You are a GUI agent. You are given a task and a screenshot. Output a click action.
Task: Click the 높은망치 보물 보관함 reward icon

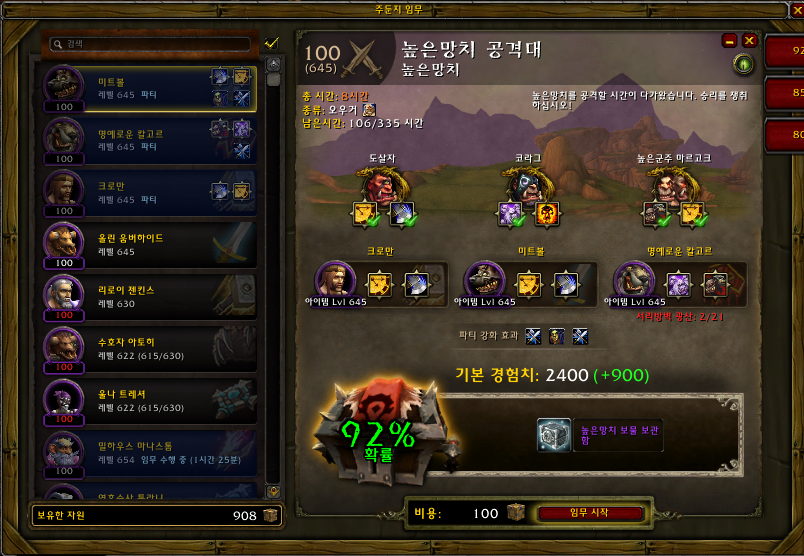553,435
